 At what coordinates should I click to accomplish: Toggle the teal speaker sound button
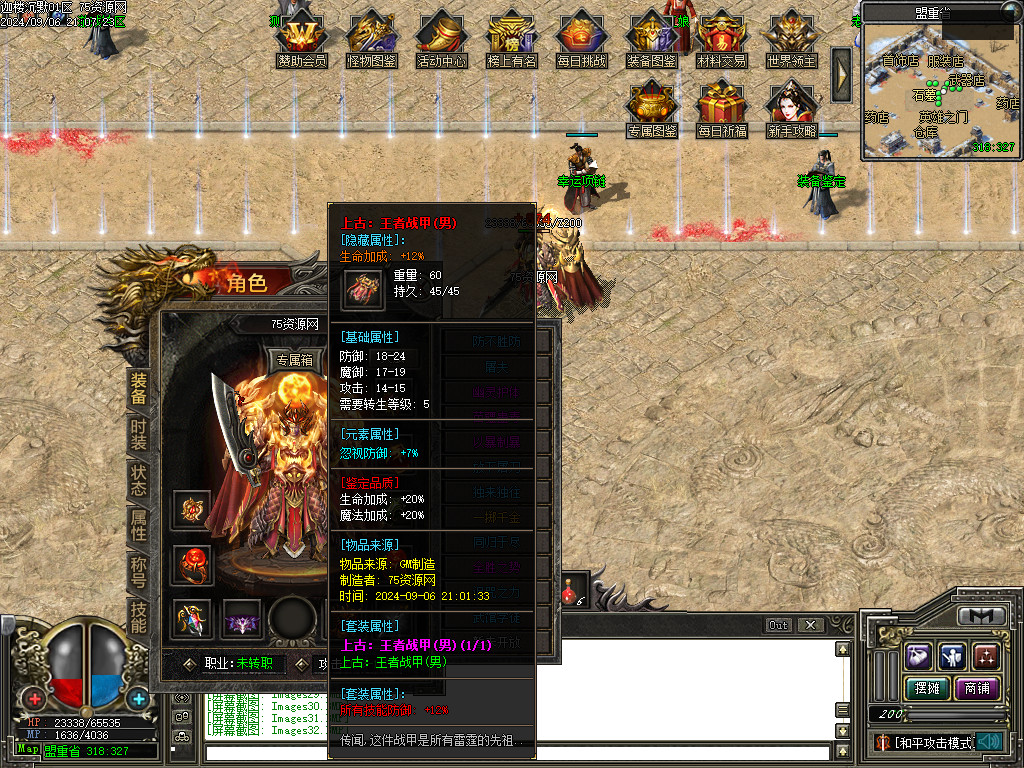pyautogui.click(x=990, y=742)
